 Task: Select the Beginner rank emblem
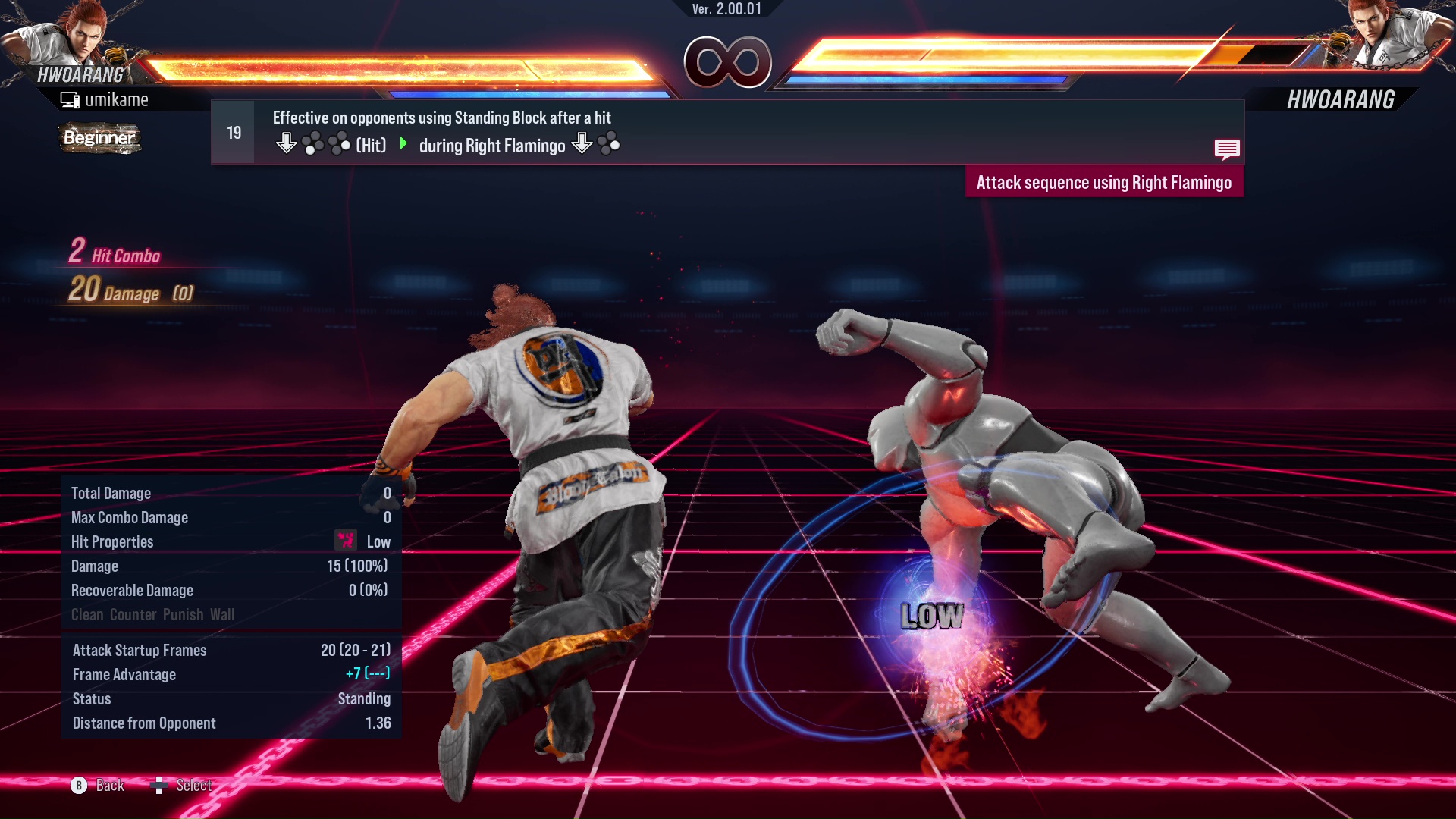click(x=99, y=138)
